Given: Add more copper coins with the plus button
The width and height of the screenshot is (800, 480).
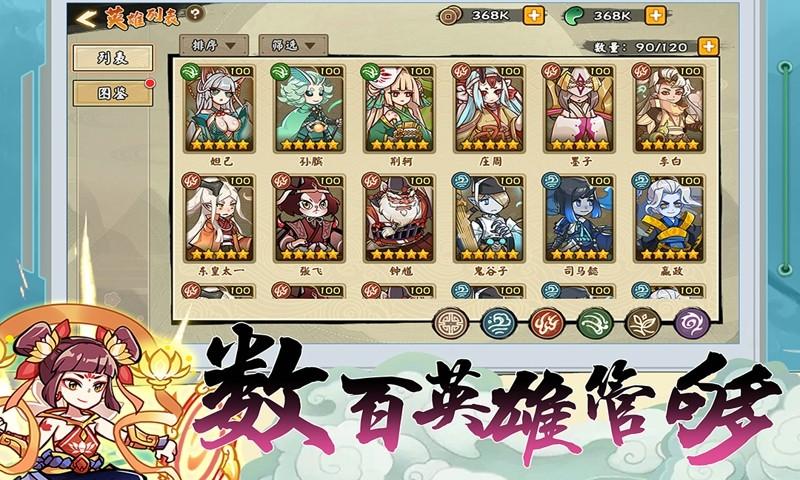Looking at the screenshot, I should [534, 15].
